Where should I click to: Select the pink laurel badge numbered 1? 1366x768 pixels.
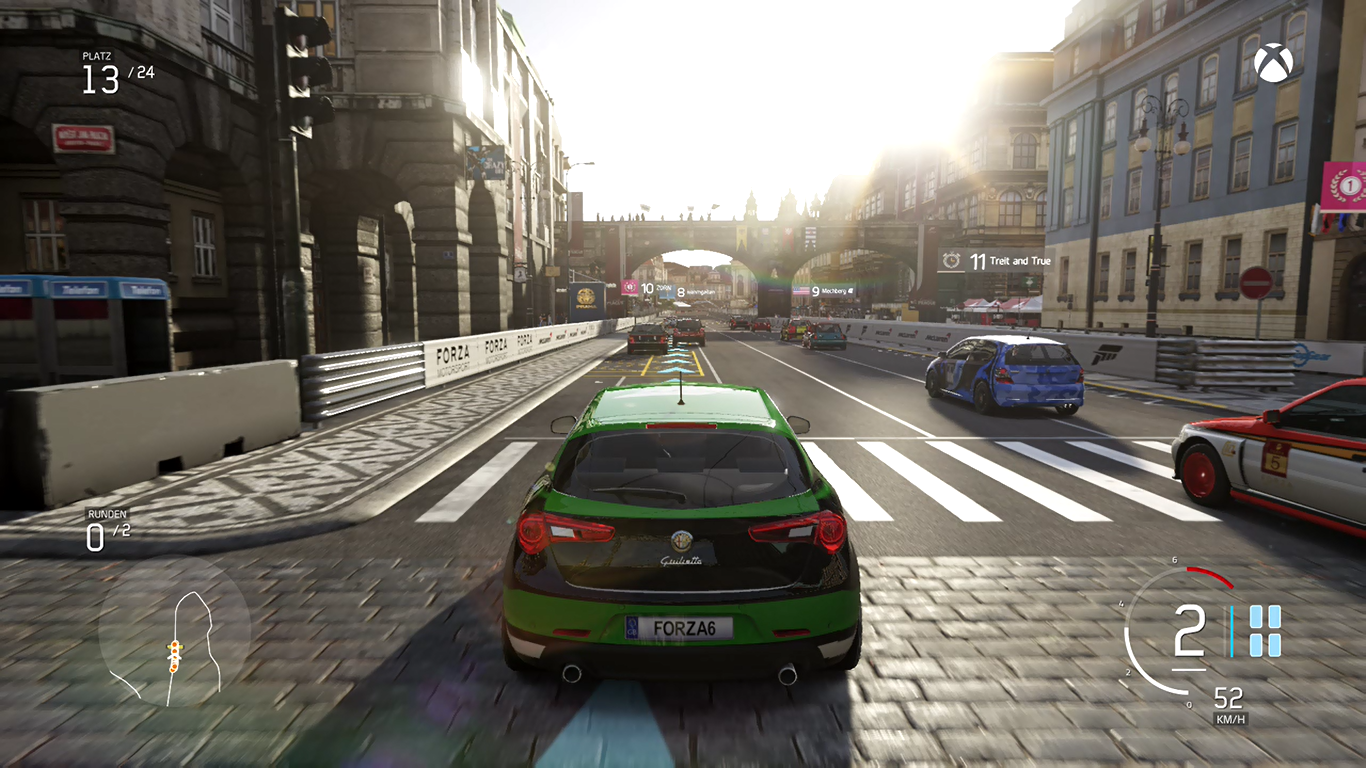[x=1343, y=186]
